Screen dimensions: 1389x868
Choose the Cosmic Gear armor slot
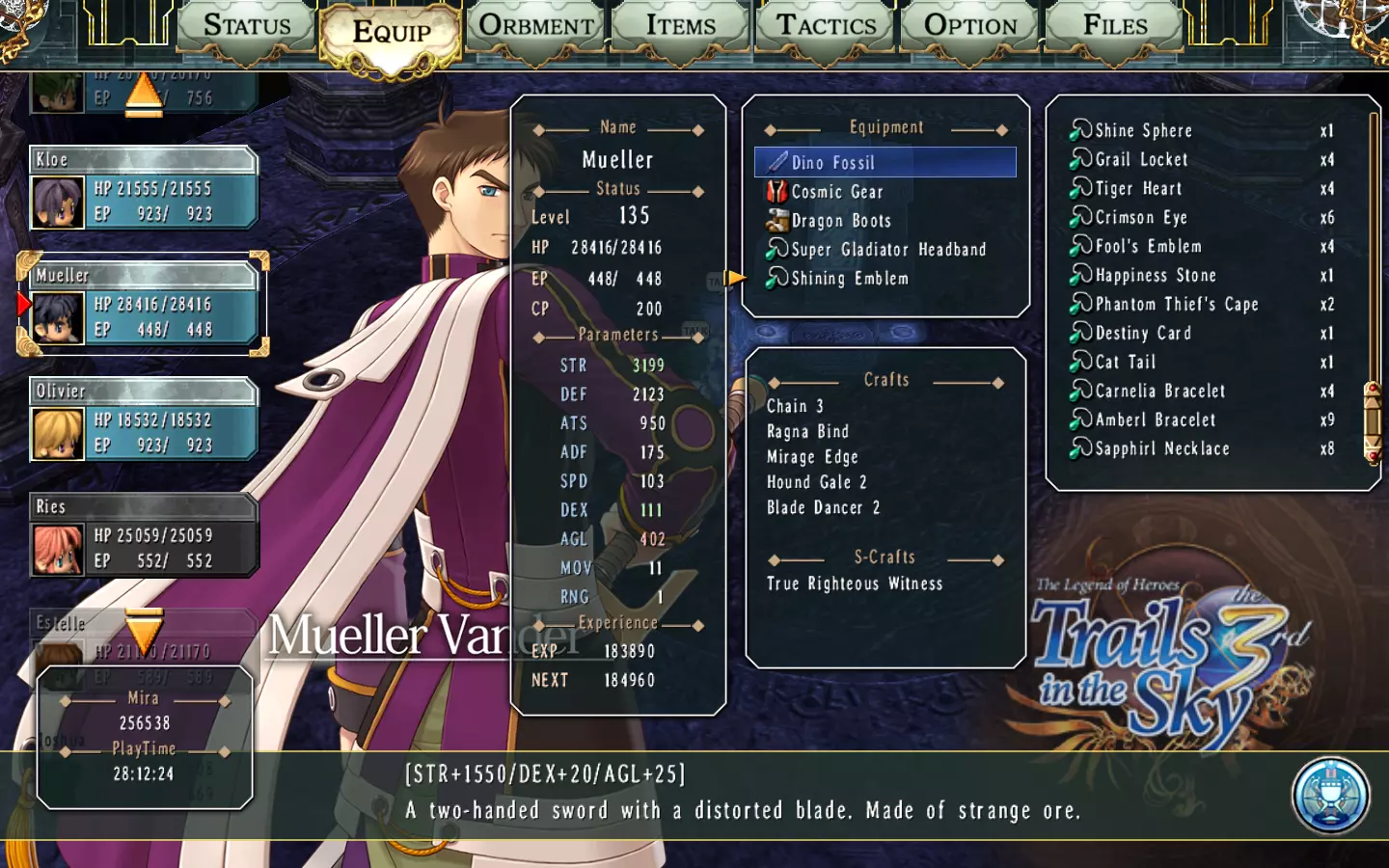(x=837, y=192)
